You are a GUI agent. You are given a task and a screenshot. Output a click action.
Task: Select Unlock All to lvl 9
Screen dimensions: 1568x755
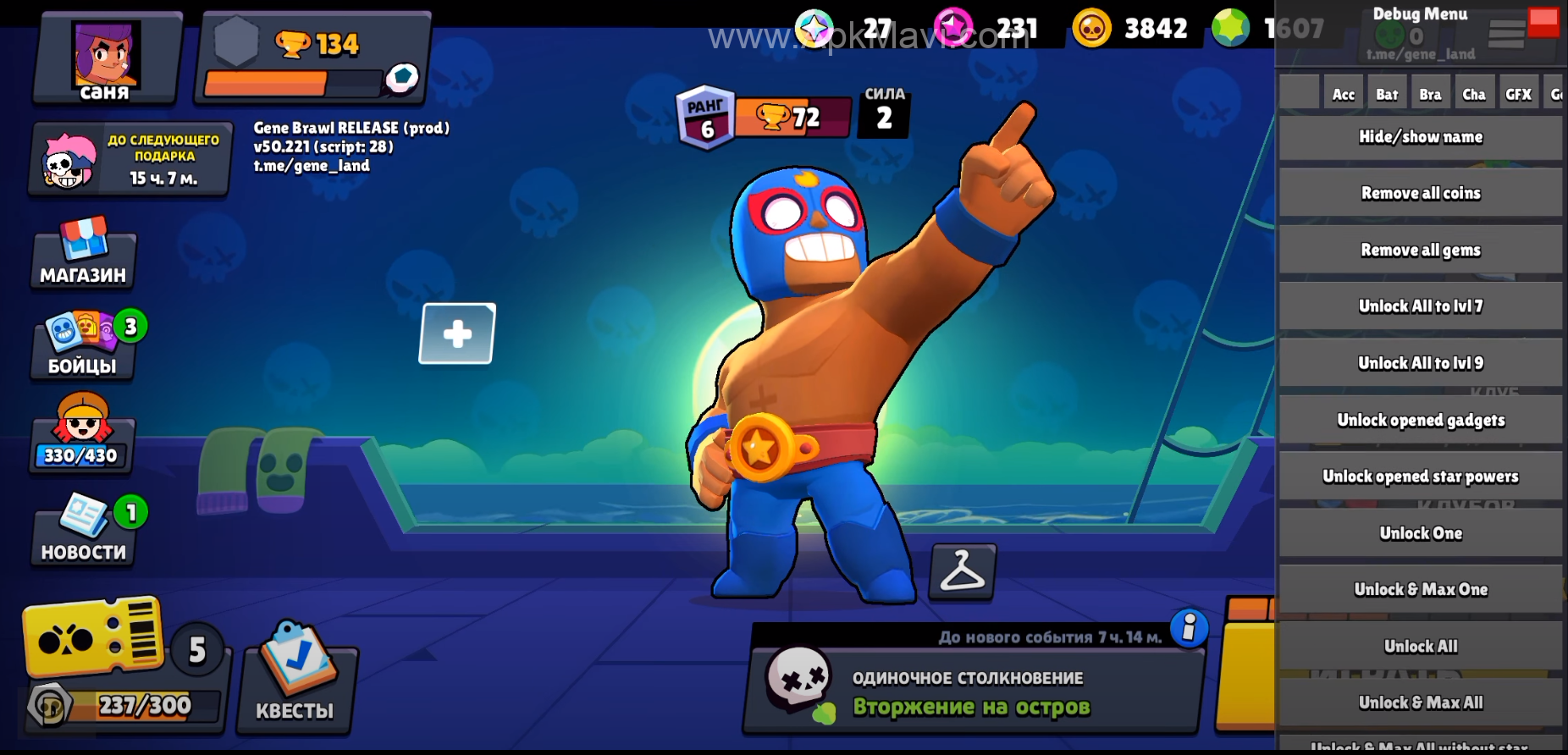pyautogui.click(x=1420, y=363)
